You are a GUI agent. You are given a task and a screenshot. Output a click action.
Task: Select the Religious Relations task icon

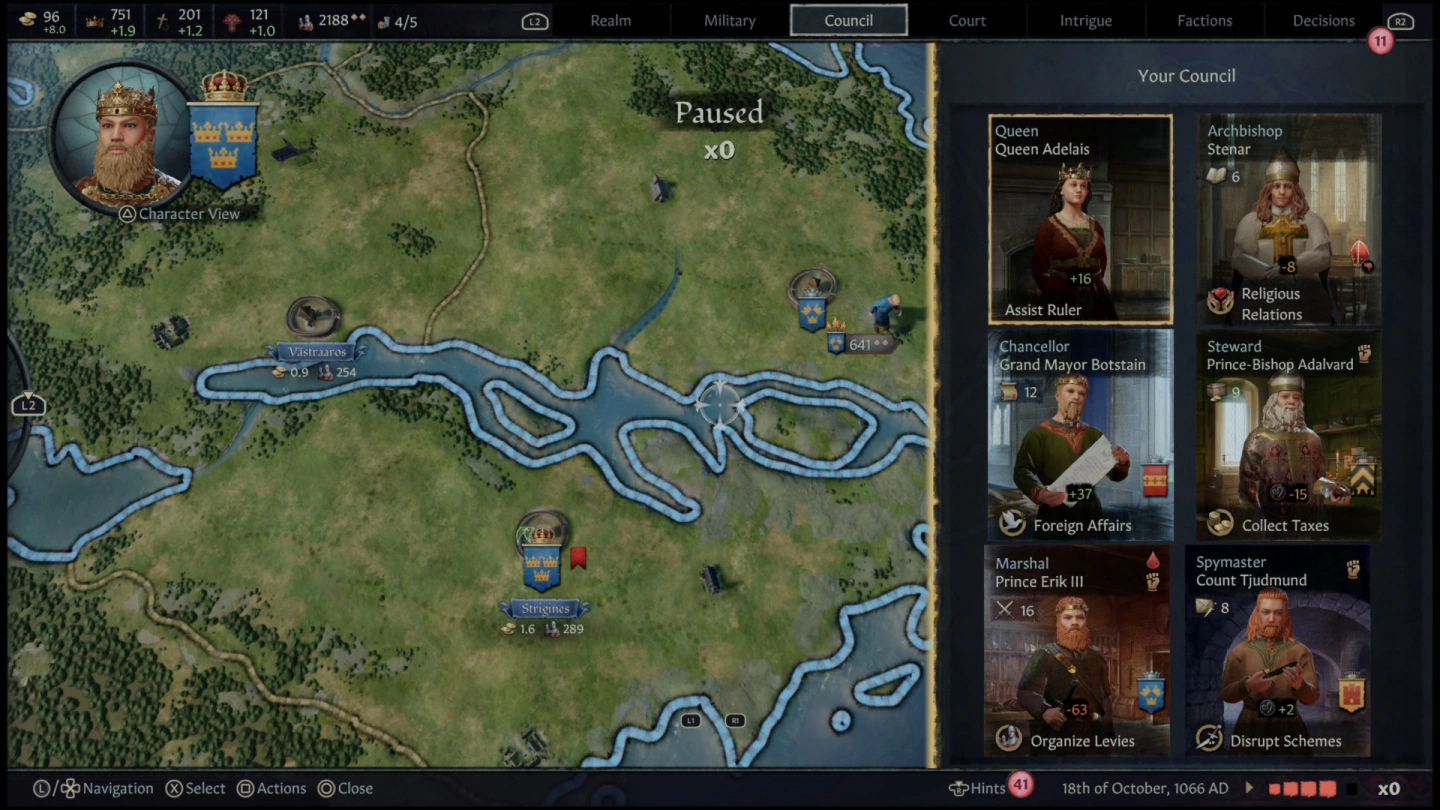tap(1222, 302)
